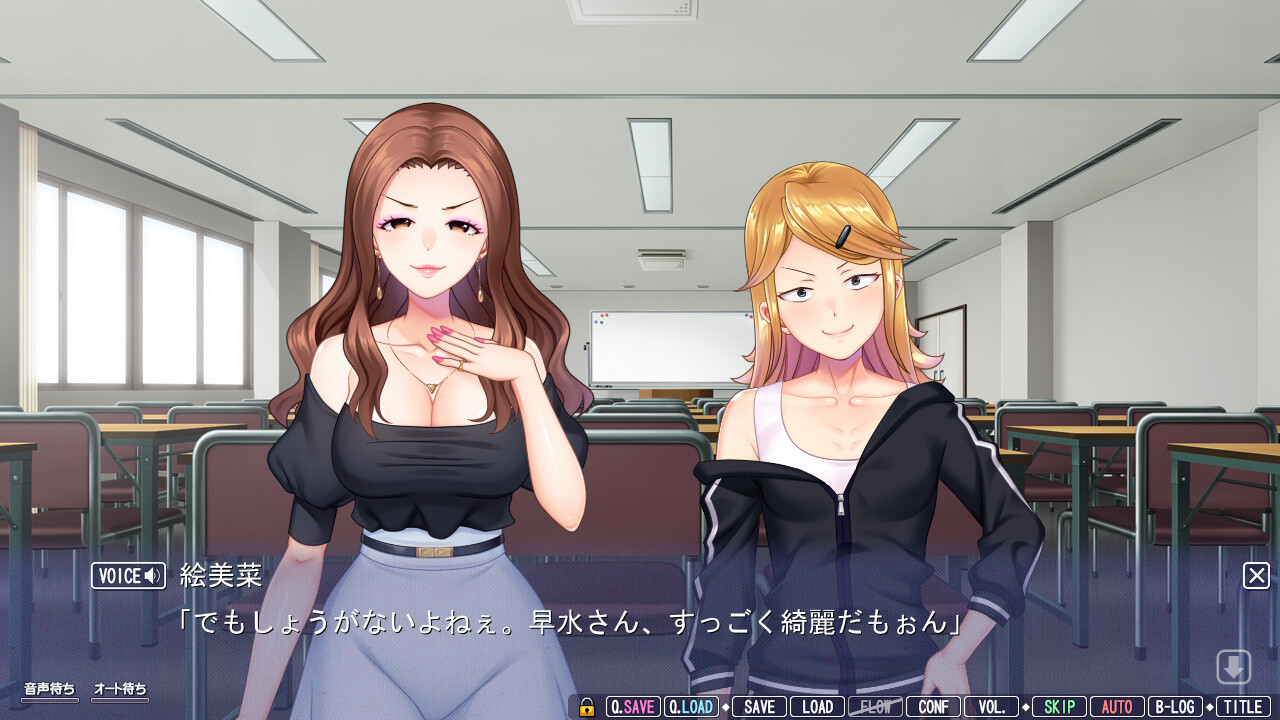Return to TITLE screen
Image resolution: width=1280 pixels, height=720 pixels.
[1243, 707]
